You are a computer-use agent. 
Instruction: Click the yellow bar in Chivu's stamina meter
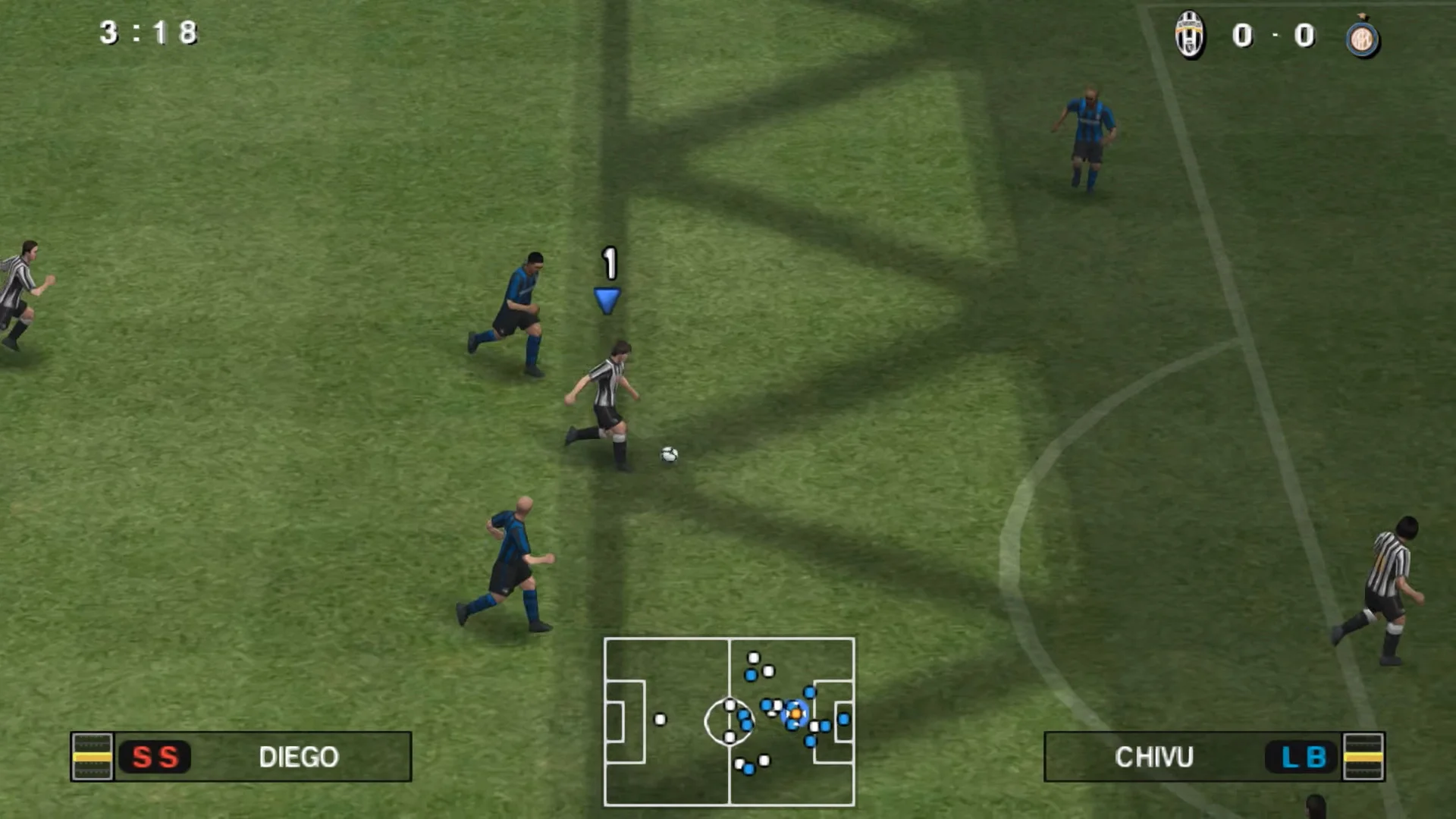coord(1362,757)
